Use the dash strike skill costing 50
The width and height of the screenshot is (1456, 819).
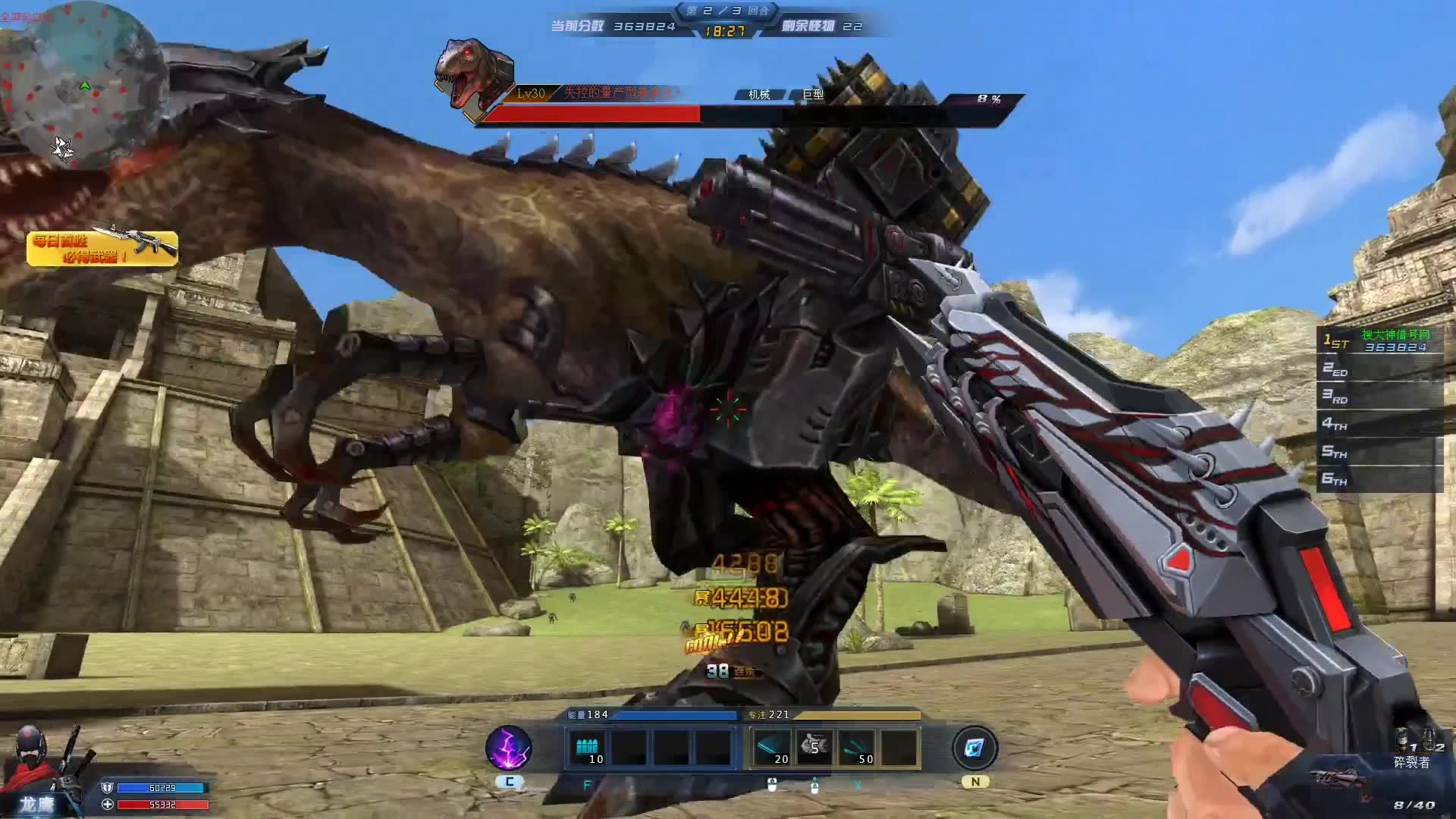pyautogui.click(x=857, y=748)
